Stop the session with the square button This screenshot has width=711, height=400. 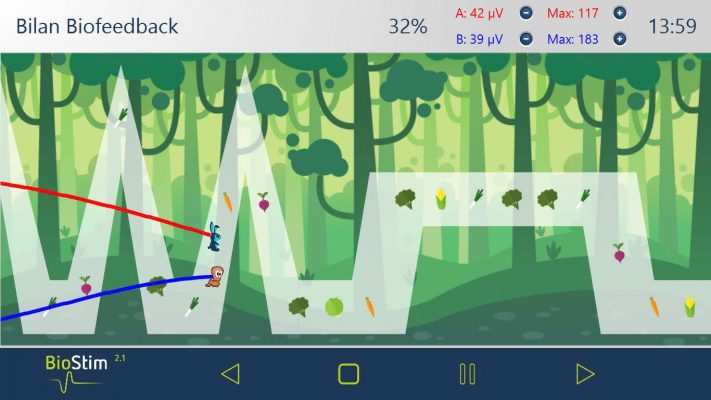348,374
